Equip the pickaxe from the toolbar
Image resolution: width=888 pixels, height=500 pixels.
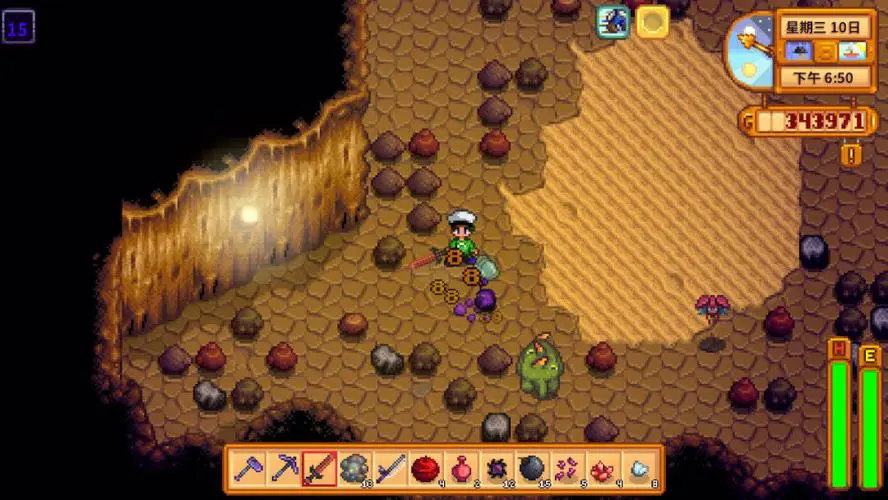(x=284, y=468)
